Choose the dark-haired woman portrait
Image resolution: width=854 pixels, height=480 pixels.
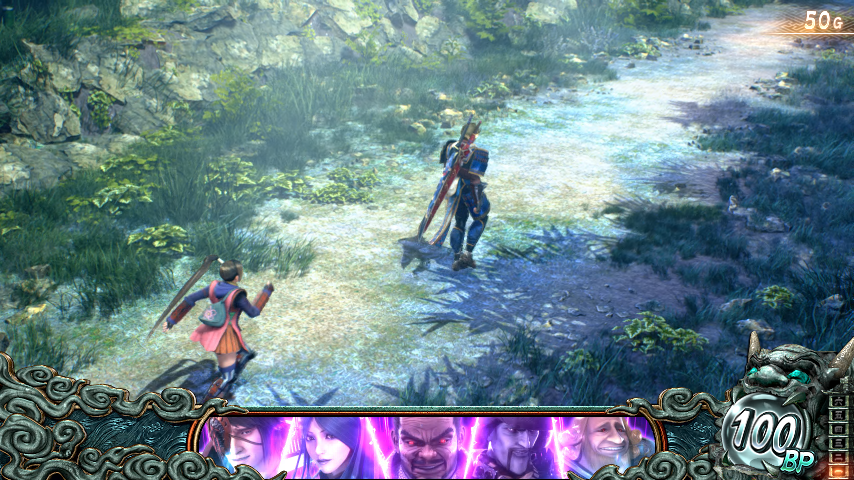[x=330, y=445]
